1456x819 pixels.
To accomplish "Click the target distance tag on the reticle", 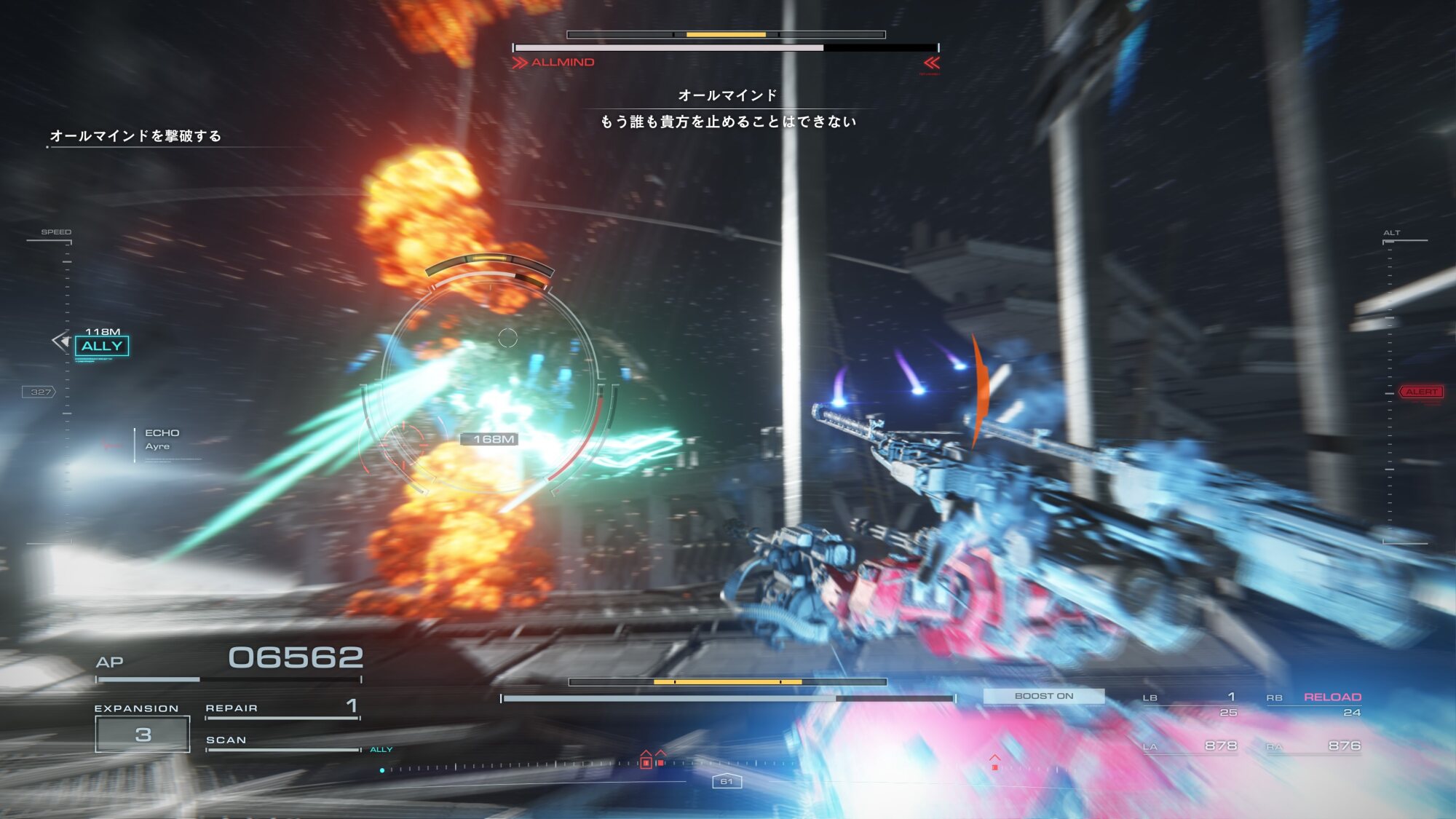I will point(492,439).
